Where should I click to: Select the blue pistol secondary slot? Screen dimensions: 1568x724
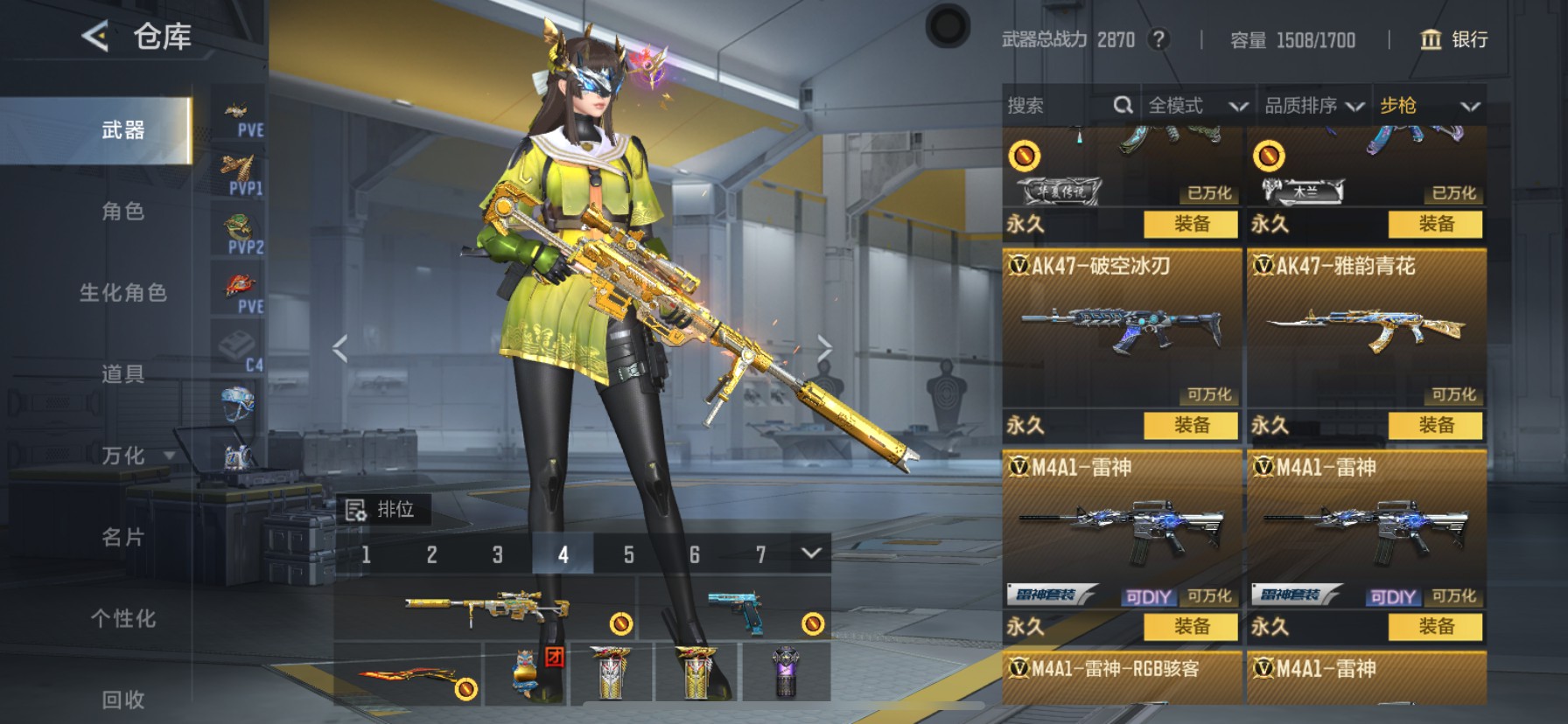pyautogui.click(x=735, y=608)
